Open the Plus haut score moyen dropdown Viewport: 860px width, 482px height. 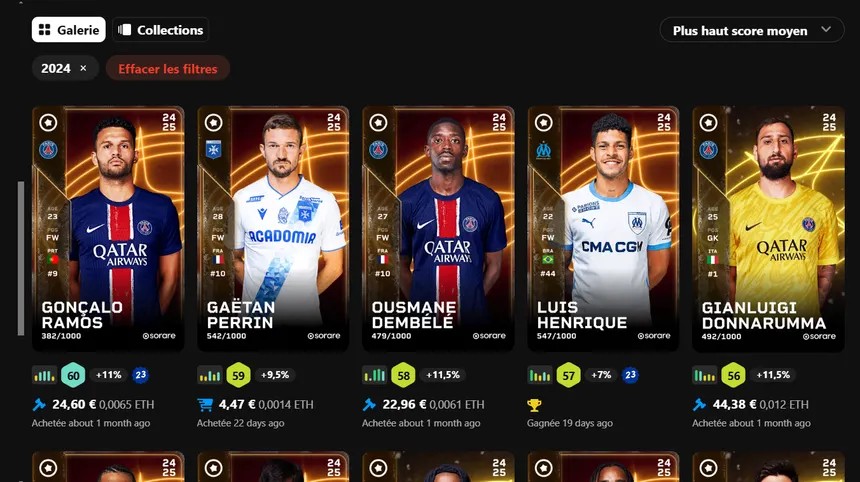751,30
